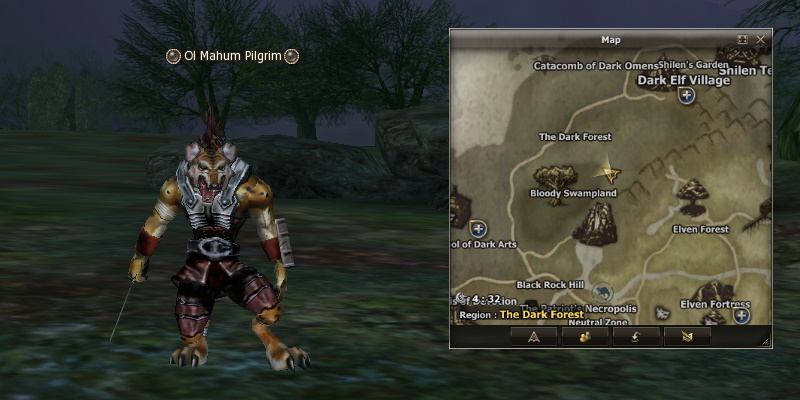The image size is (800, 400).
Task: Click the Map window title bar
Action: (x=610, y=40)
